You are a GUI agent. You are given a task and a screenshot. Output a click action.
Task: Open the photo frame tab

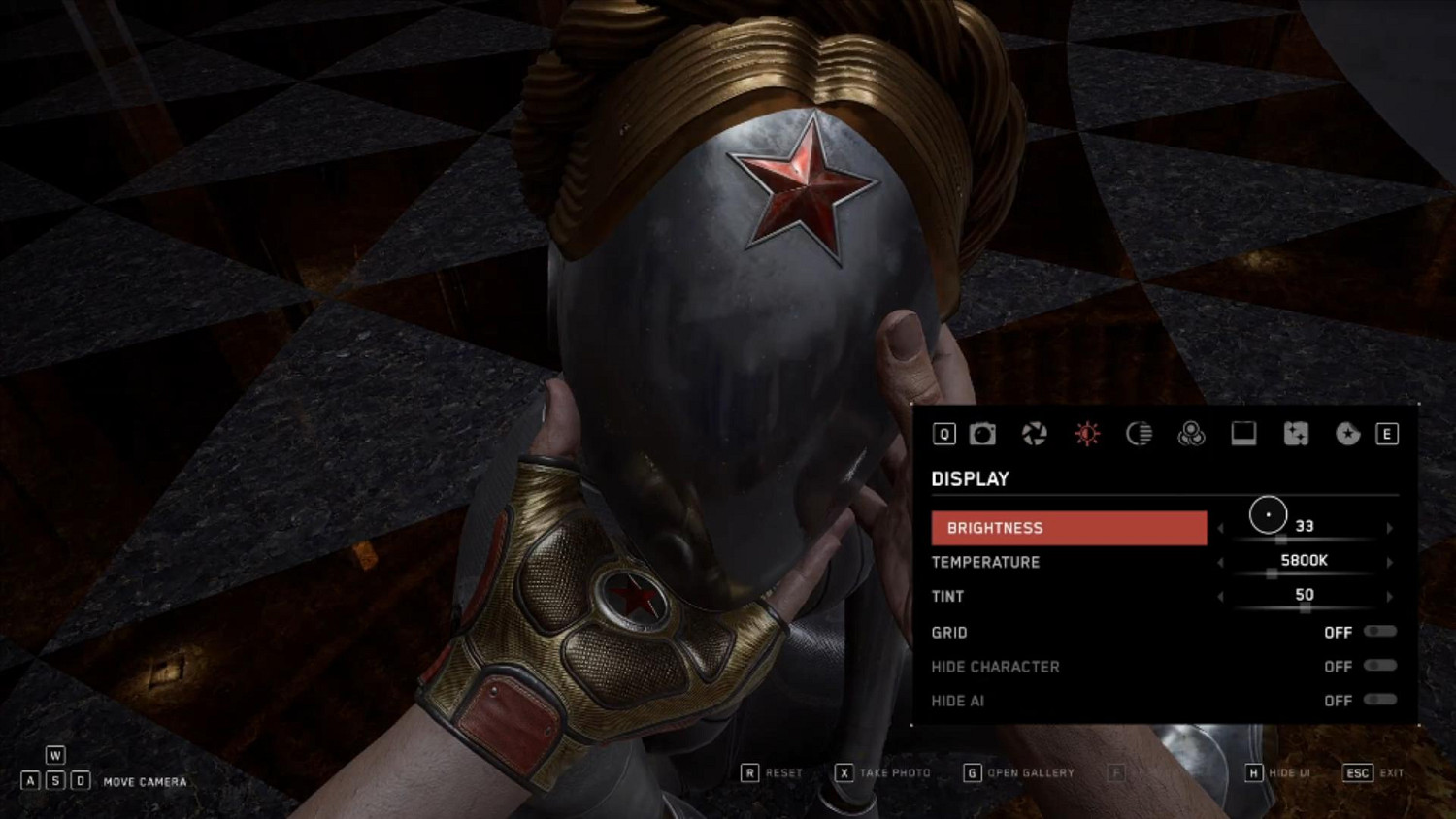(1243, 434)
